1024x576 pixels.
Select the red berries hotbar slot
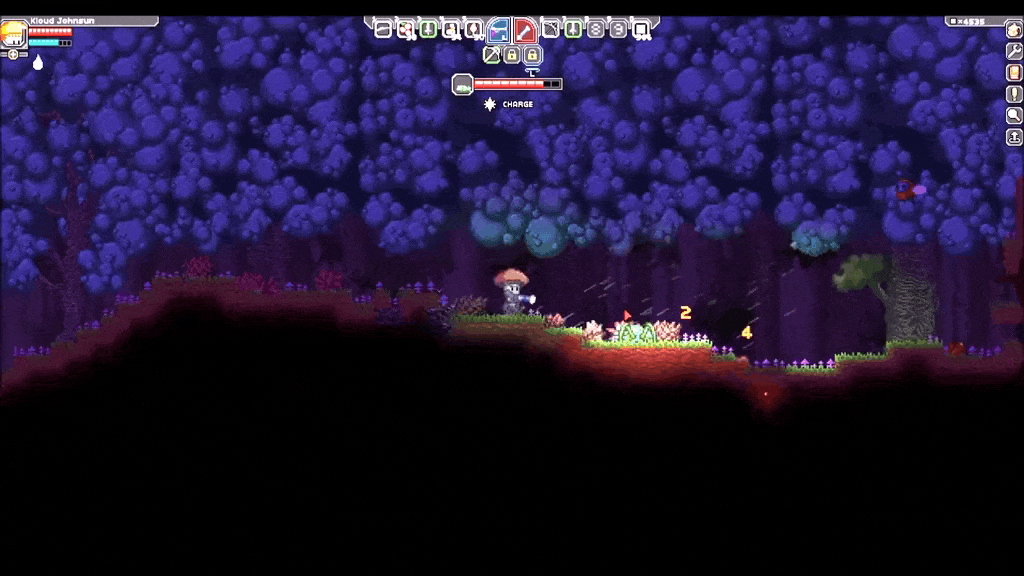[x=406, y=29]
